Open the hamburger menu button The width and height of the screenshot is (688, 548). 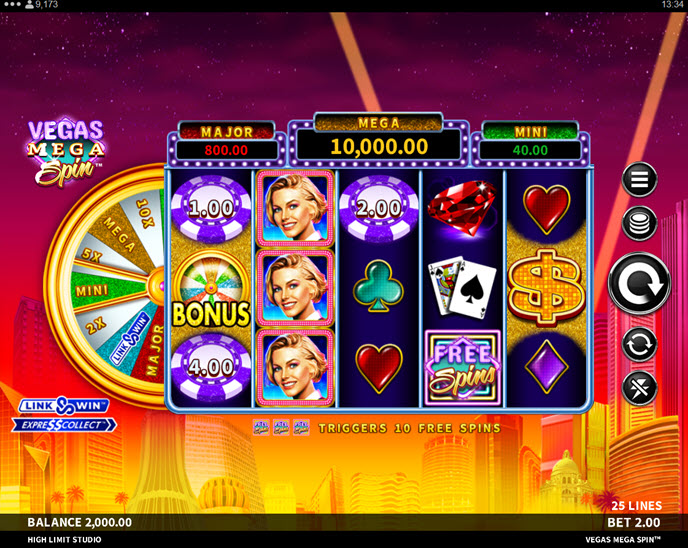pyautogui.click(x=640, y=180)
